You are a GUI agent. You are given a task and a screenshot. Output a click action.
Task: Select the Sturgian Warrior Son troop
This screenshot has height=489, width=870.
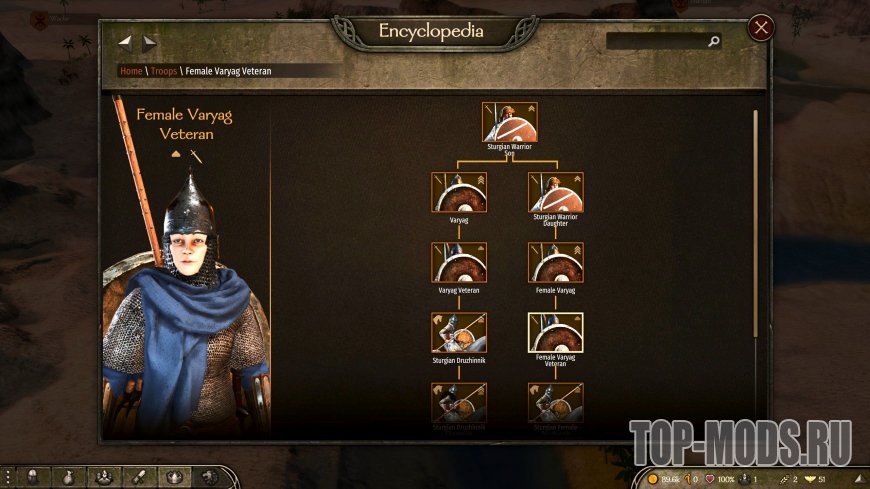tap(510, 122)
